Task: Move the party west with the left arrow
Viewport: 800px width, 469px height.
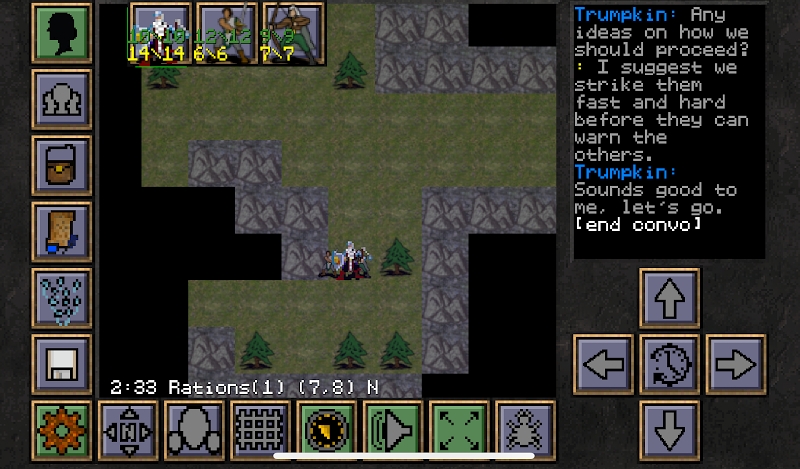Action: pyautogui.click(x=603, y=364)
